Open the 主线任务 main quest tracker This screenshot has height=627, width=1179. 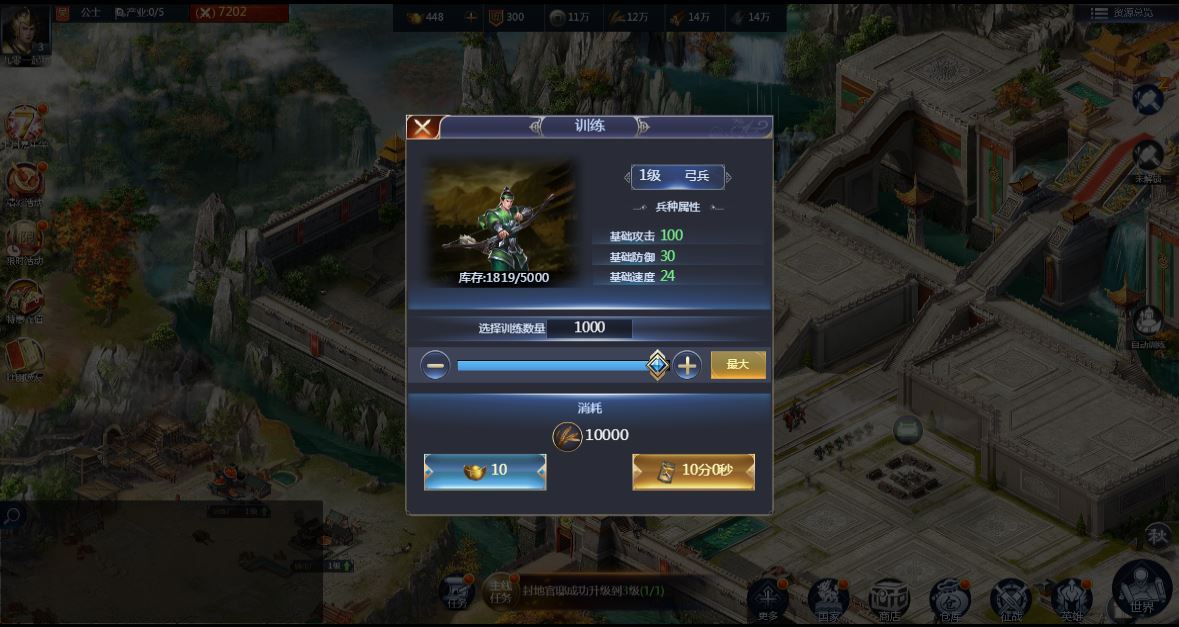[500, 591]
